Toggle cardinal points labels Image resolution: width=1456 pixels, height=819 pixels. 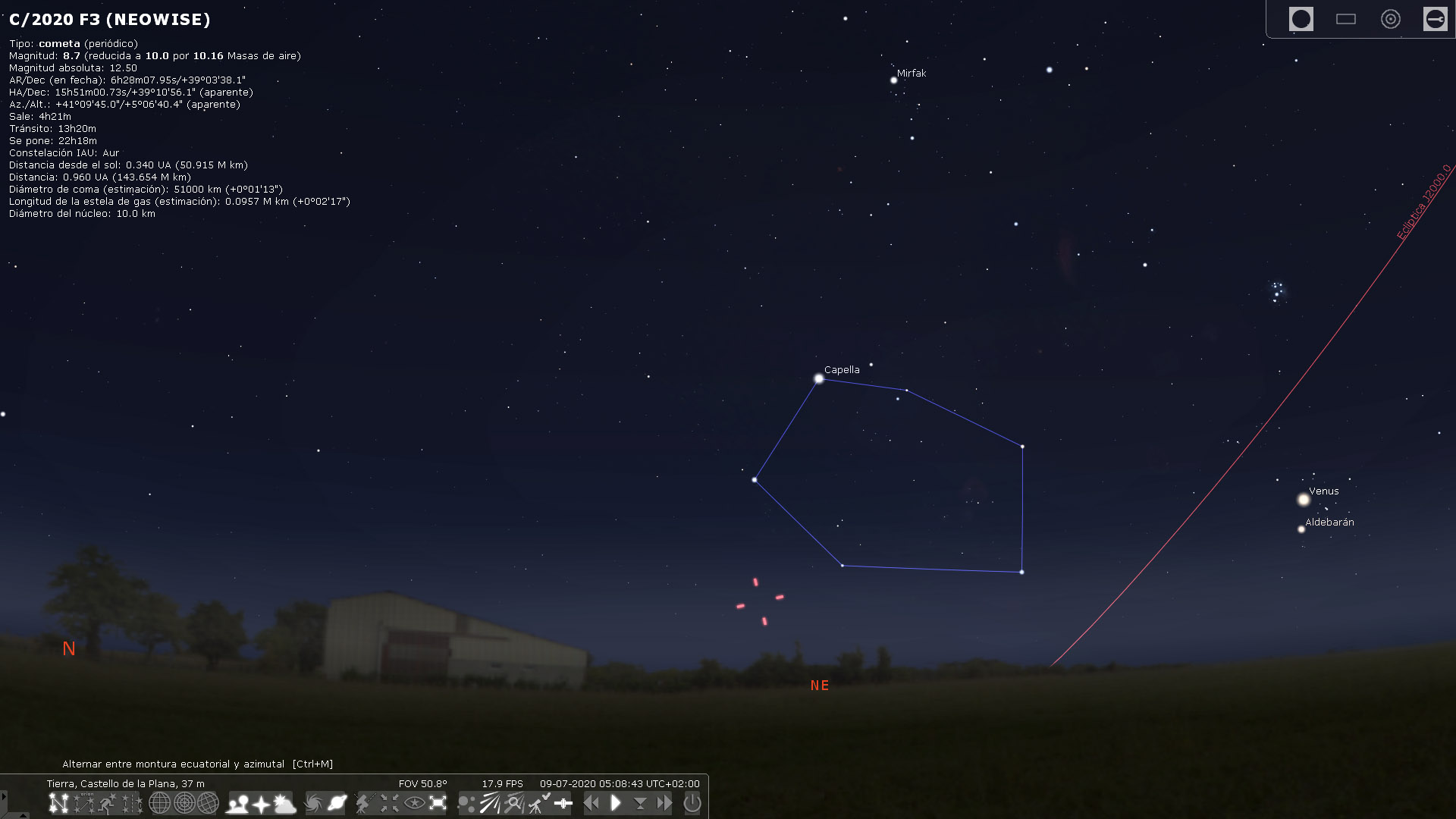pyautogui.click(x=261, y=803)
